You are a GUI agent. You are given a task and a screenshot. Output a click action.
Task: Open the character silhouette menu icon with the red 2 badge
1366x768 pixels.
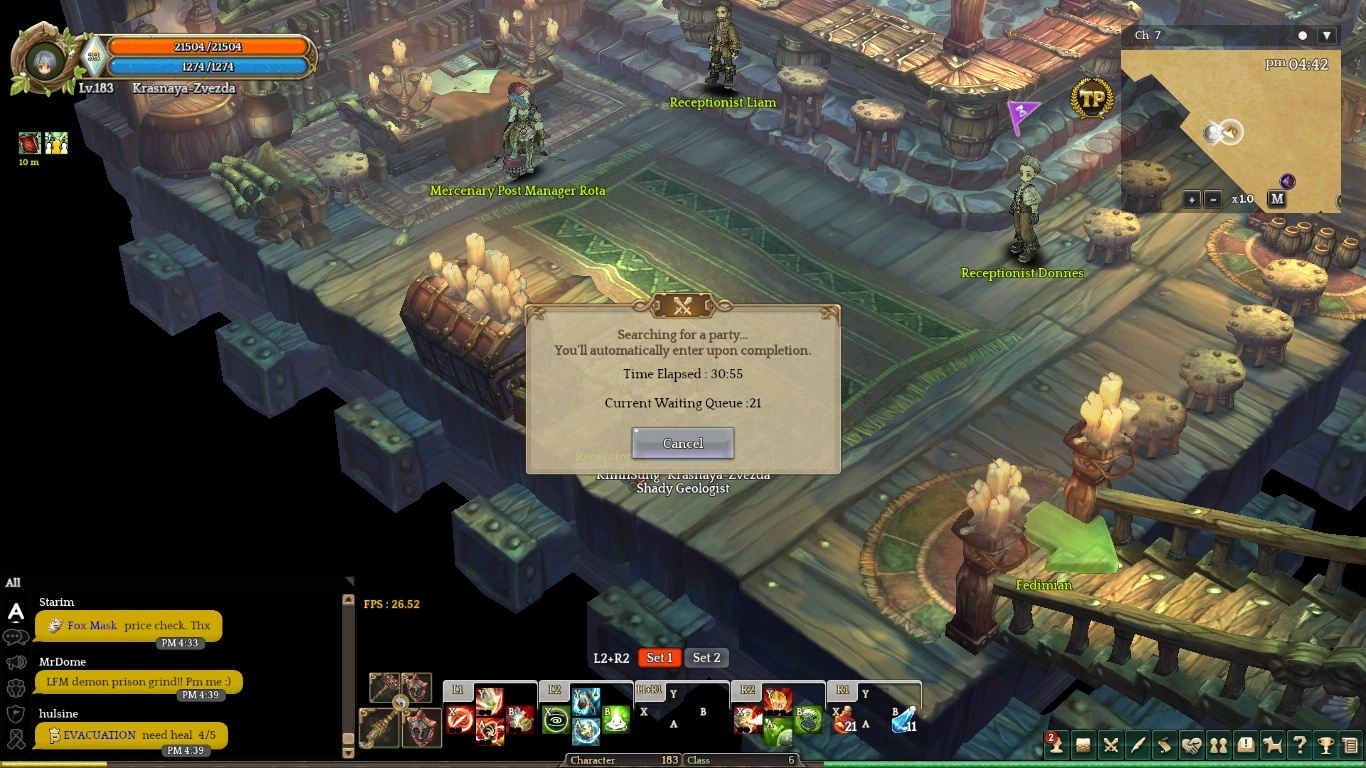tap(1055, 745)
